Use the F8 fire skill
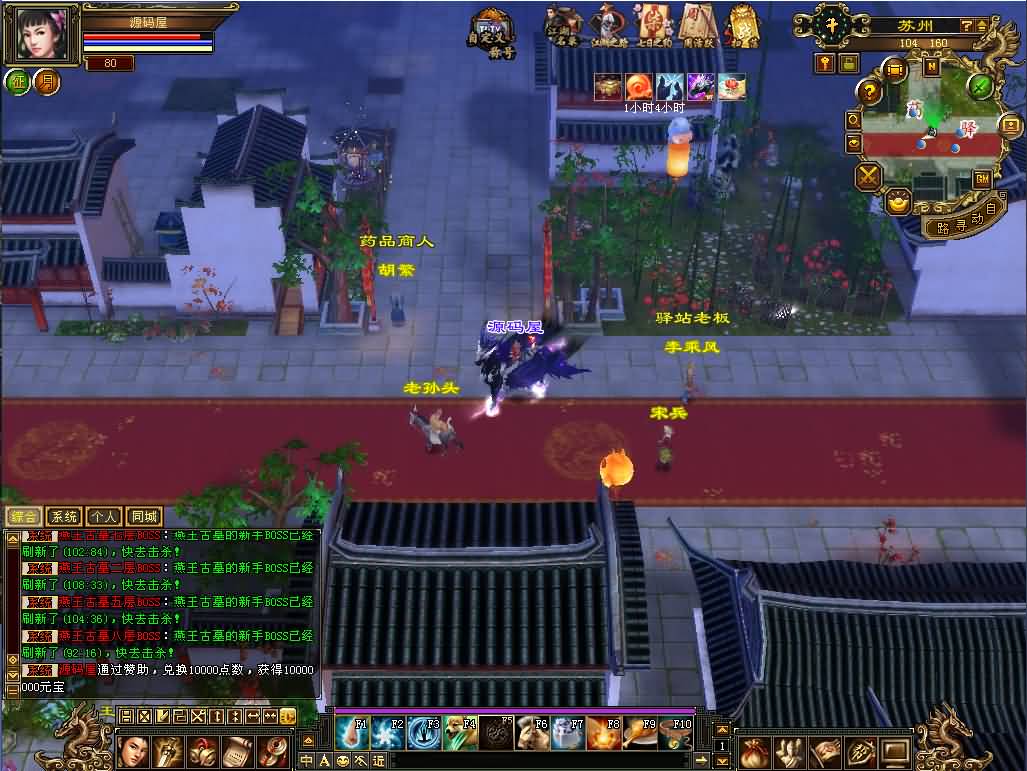1027x771 pixels. (602, 733)
